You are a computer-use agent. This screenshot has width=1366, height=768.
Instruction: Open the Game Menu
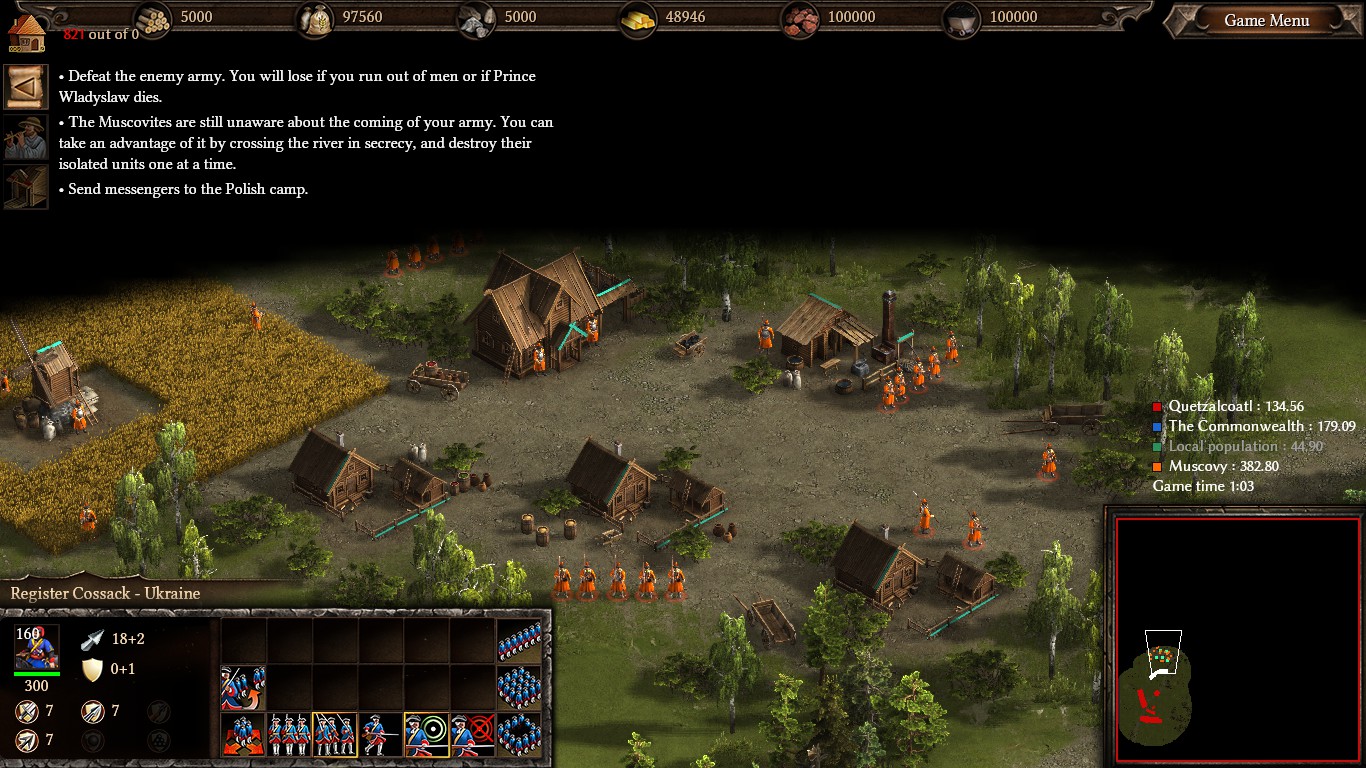(1266, 21)
